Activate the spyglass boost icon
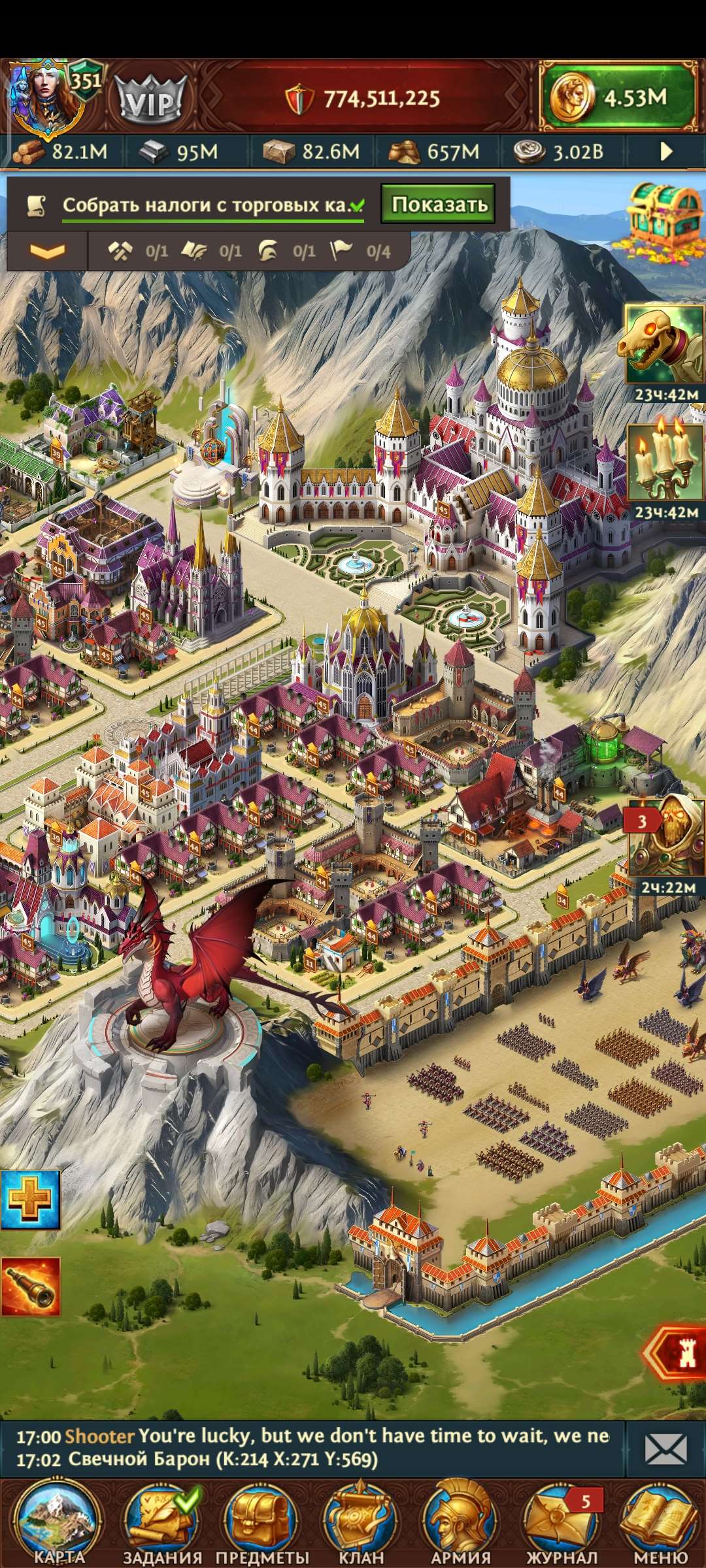The width and height of the screenshot is (706, 1568). (30, 1286)
